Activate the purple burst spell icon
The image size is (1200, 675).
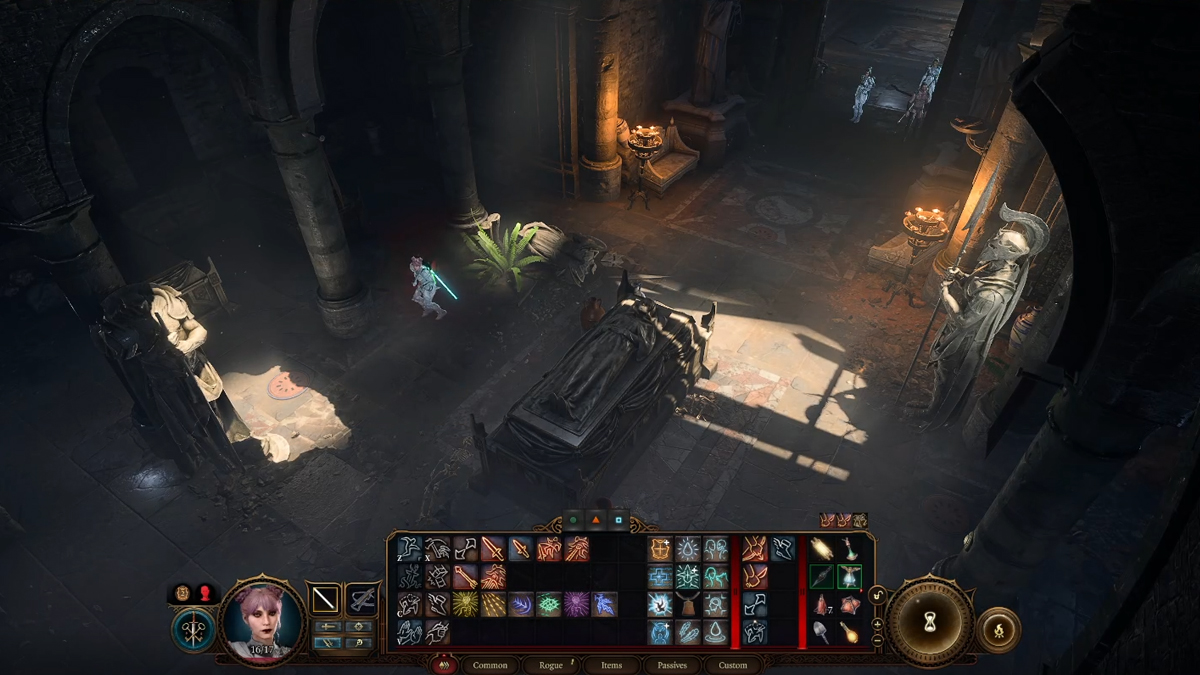point(577,604)
